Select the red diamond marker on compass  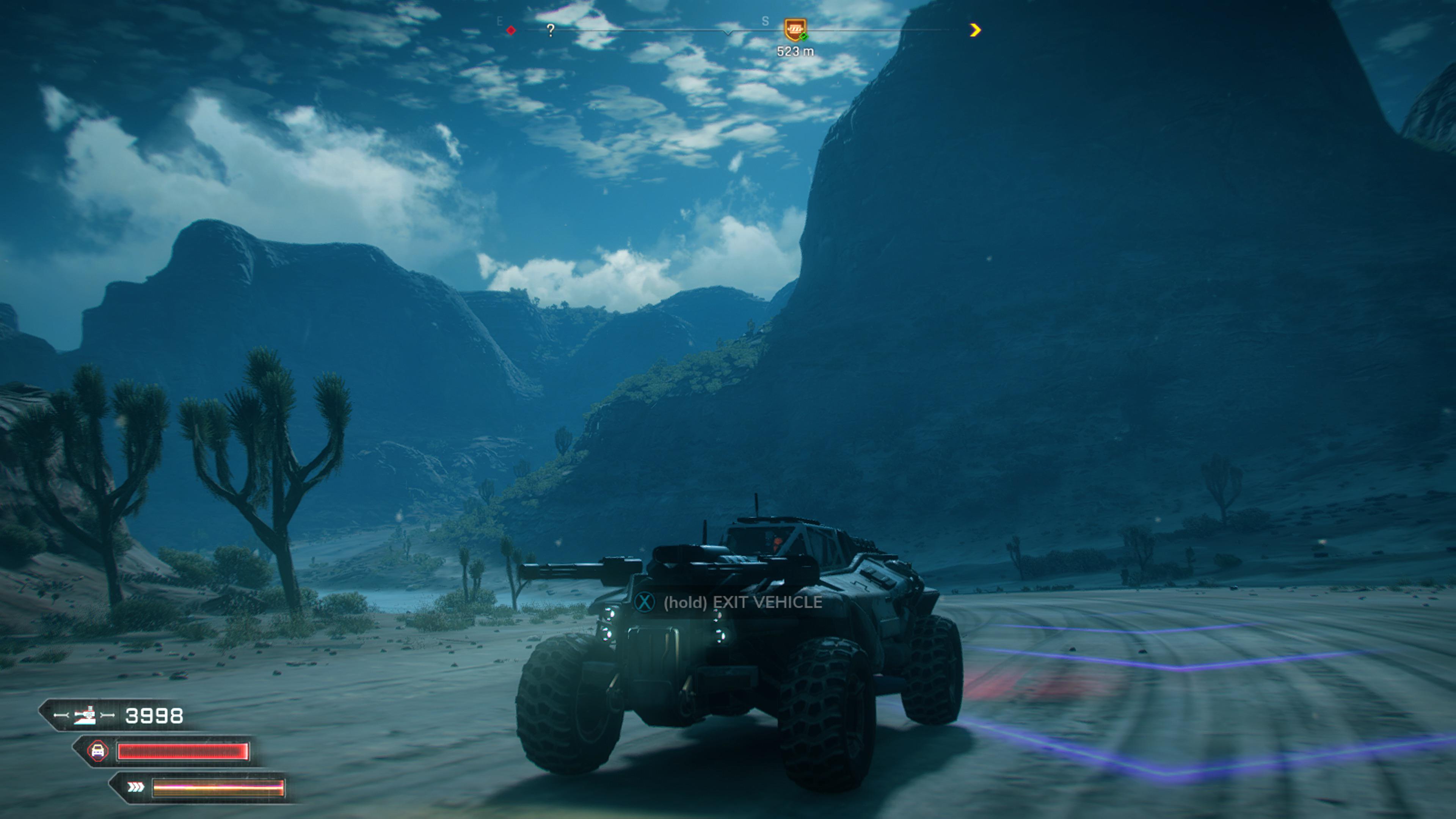click(x=511, y=30)
